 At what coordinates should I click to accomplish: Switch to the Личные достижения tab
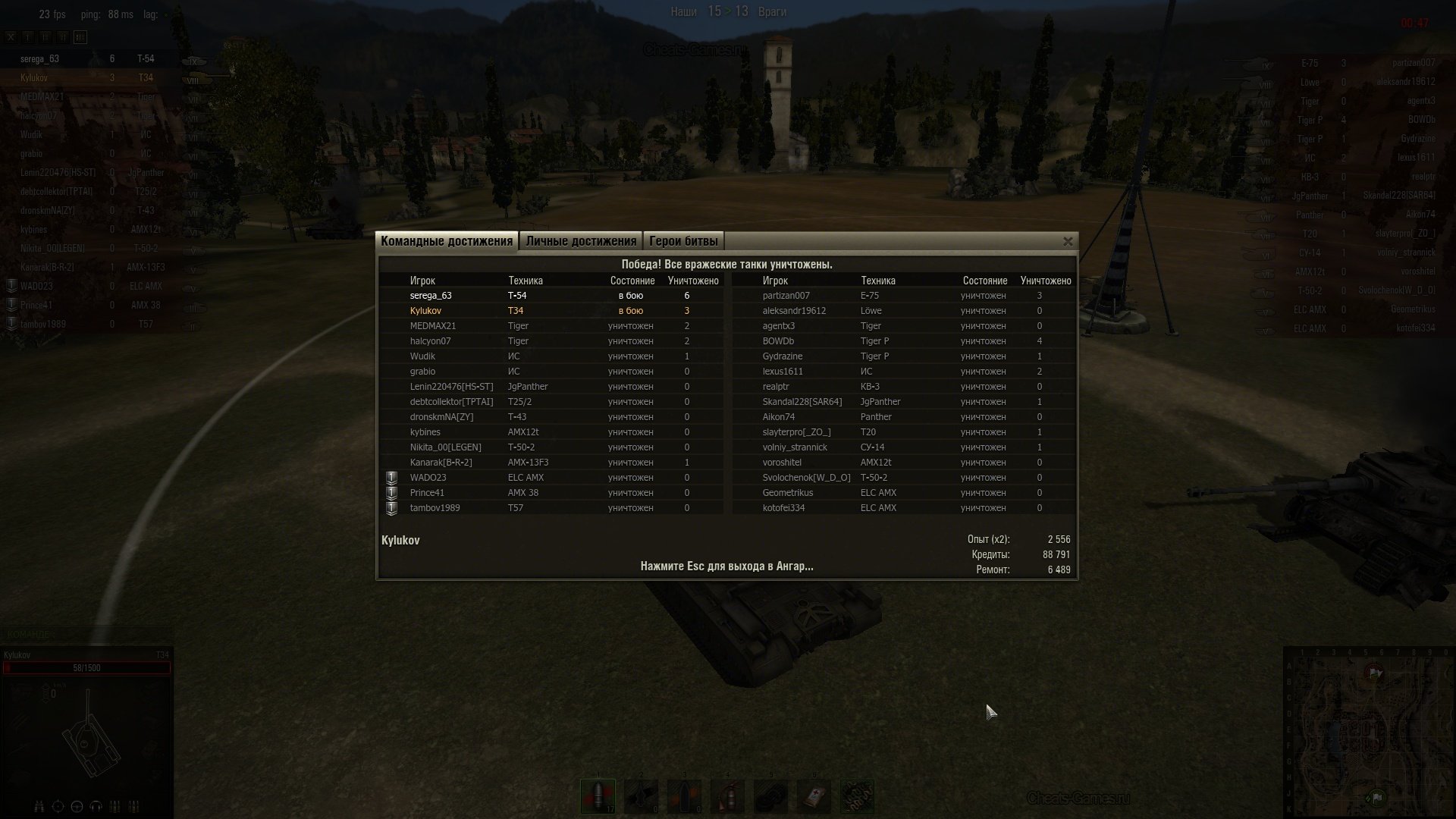tap(581, 241)
